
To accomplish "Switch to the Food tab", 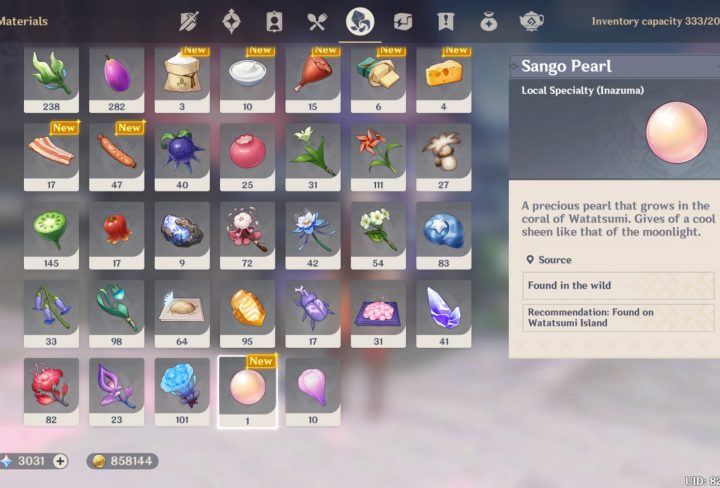I will (317, 21).
